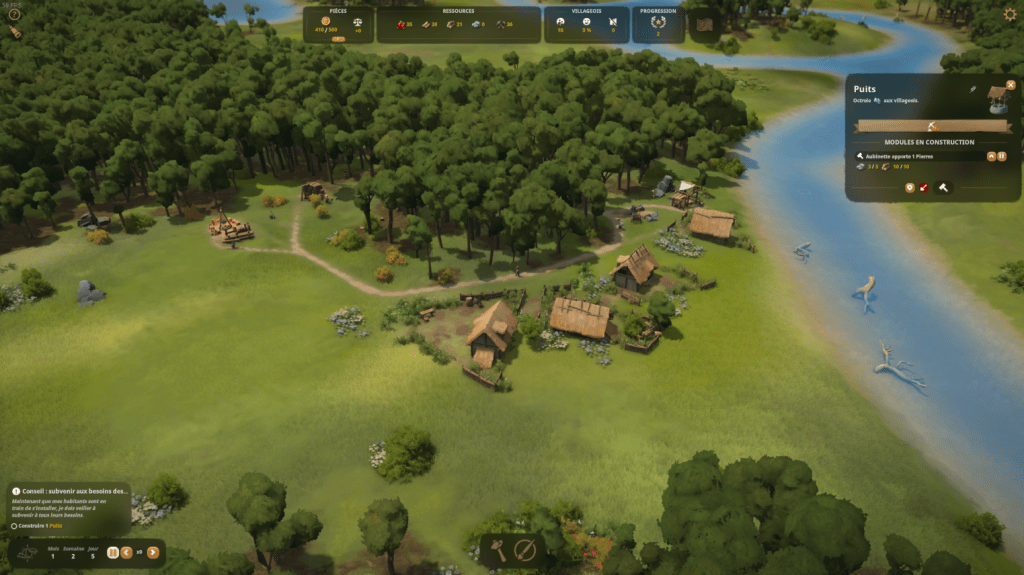
Task: Open the help question mark icon
Action: pos(14,14)
